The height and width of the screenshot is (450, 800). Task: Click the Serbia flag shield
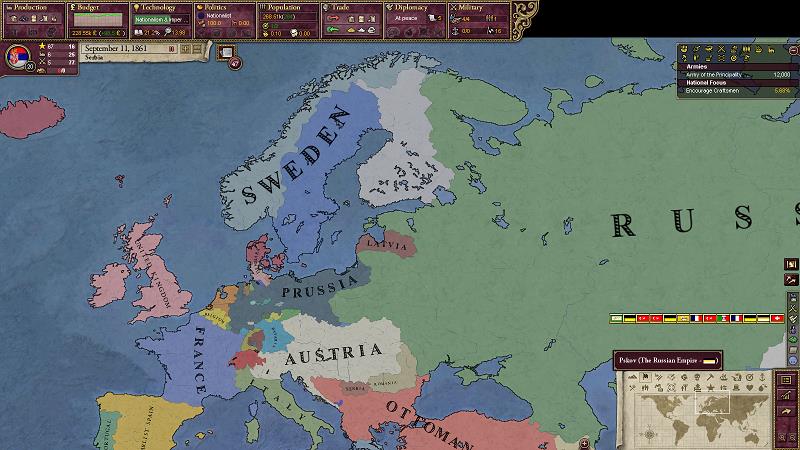pyautogui.click(x=16, y=55)
